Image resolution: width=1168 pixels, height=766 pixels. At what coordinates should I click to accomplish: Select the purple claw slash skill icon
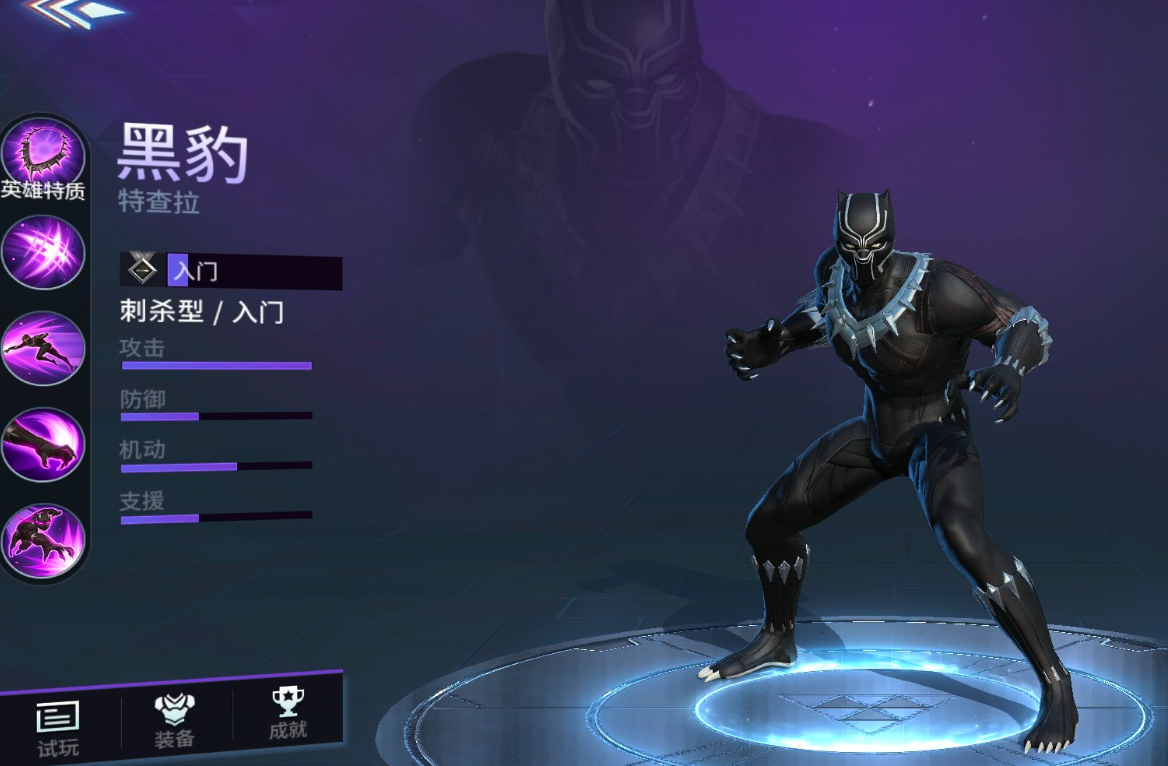(43, 252)
